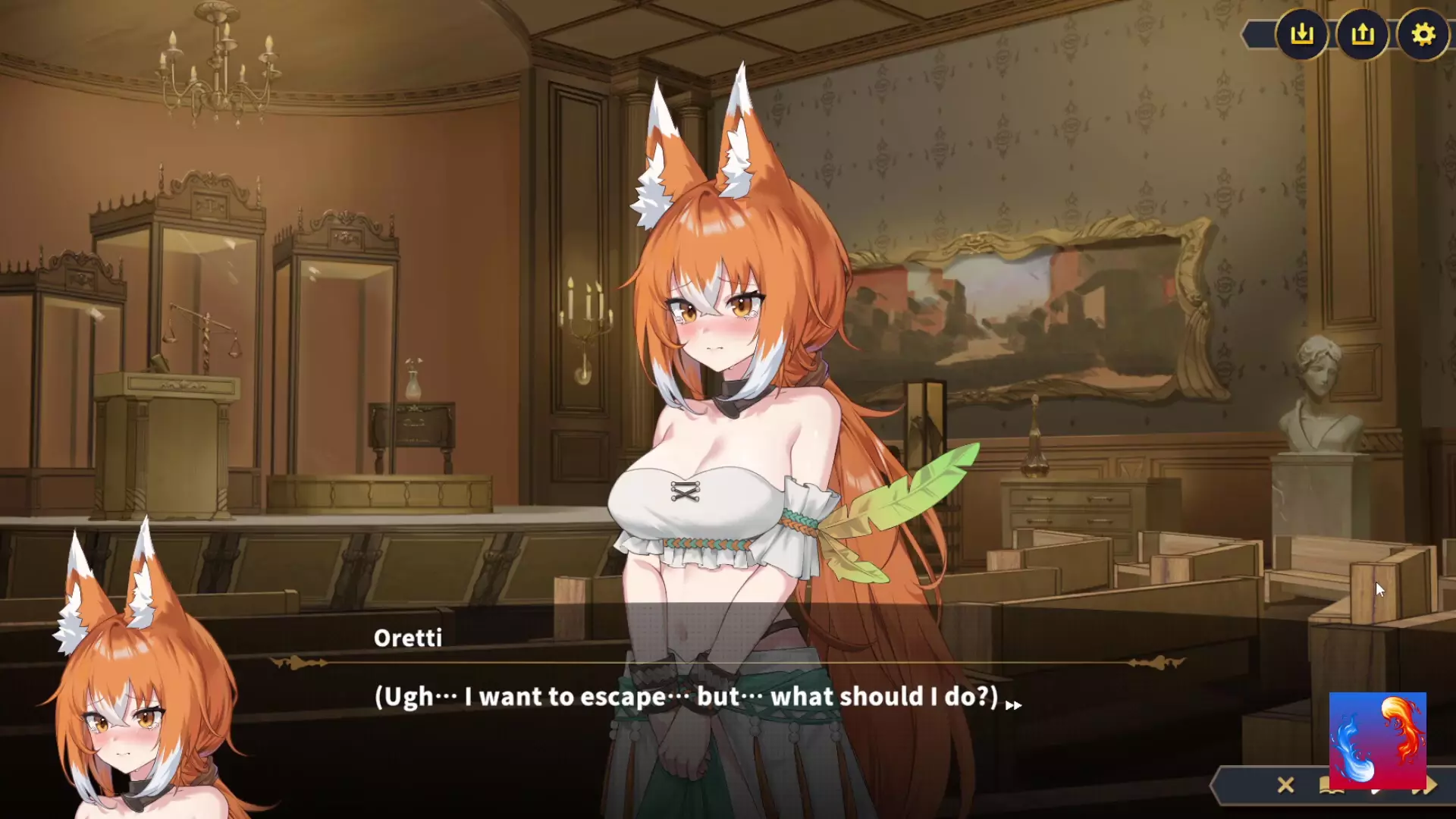This screenshot has height=819, width=1456.
Task: Click the fire and water overlay thumbnail
Action: (x=1377, y=739)
